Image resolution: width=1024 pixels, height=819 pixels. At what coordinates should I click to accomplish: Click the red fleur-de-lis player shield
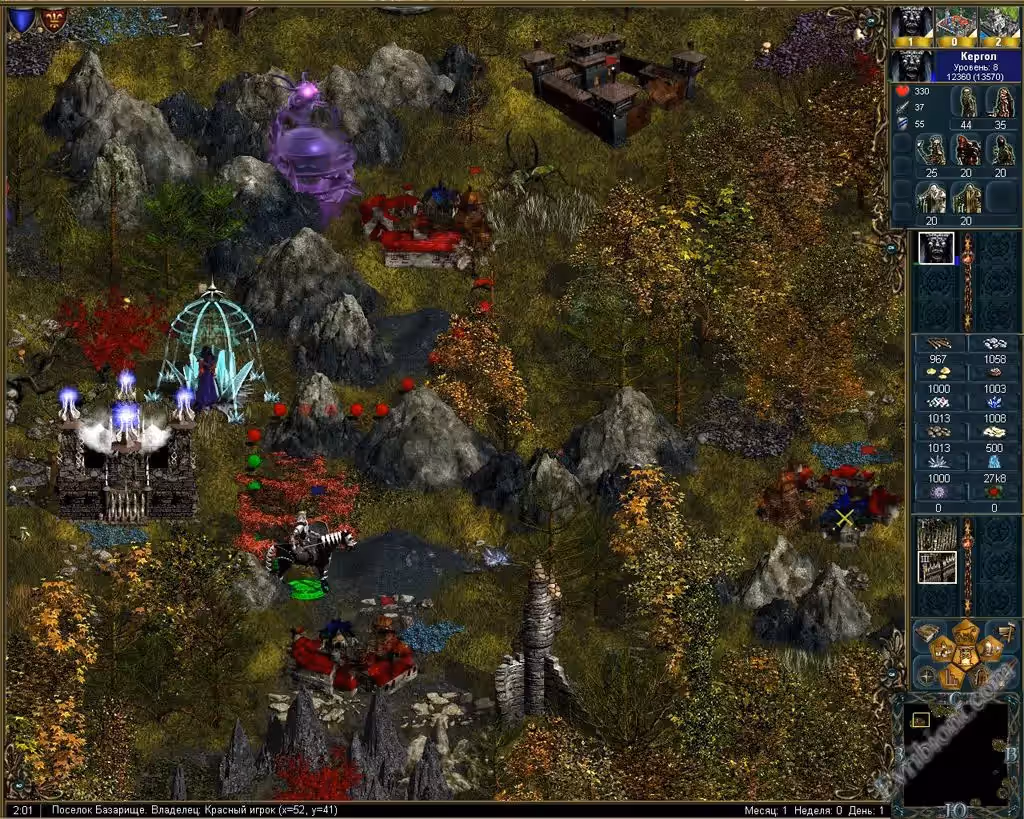53,20
